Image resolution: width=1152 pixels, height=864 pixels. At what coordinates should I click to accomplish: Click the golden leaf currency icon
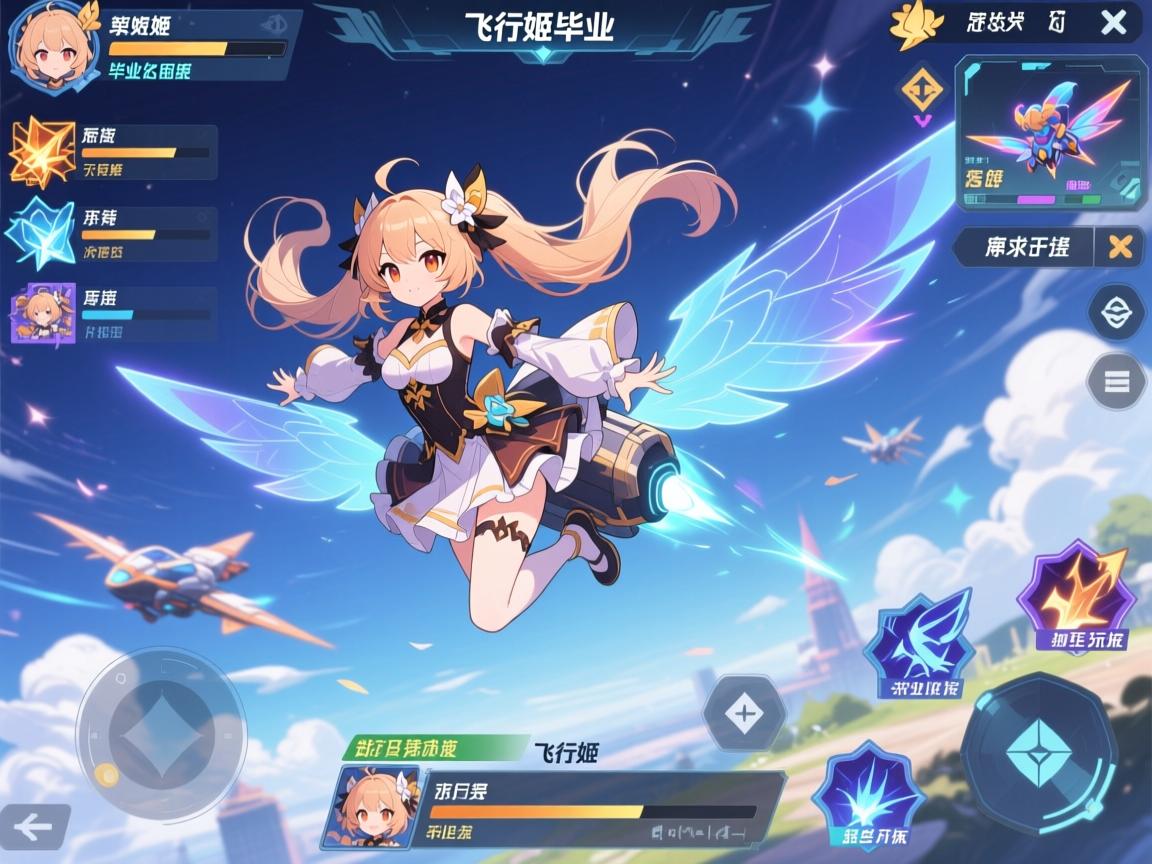(917, 24)
